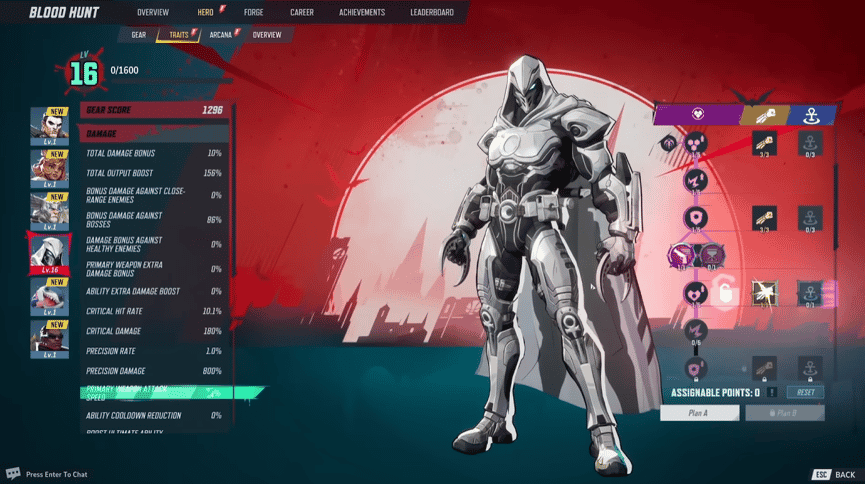This screenshot has height=484, width=865.
Task: Select the gold gun trait category
Action: (765, 114)
